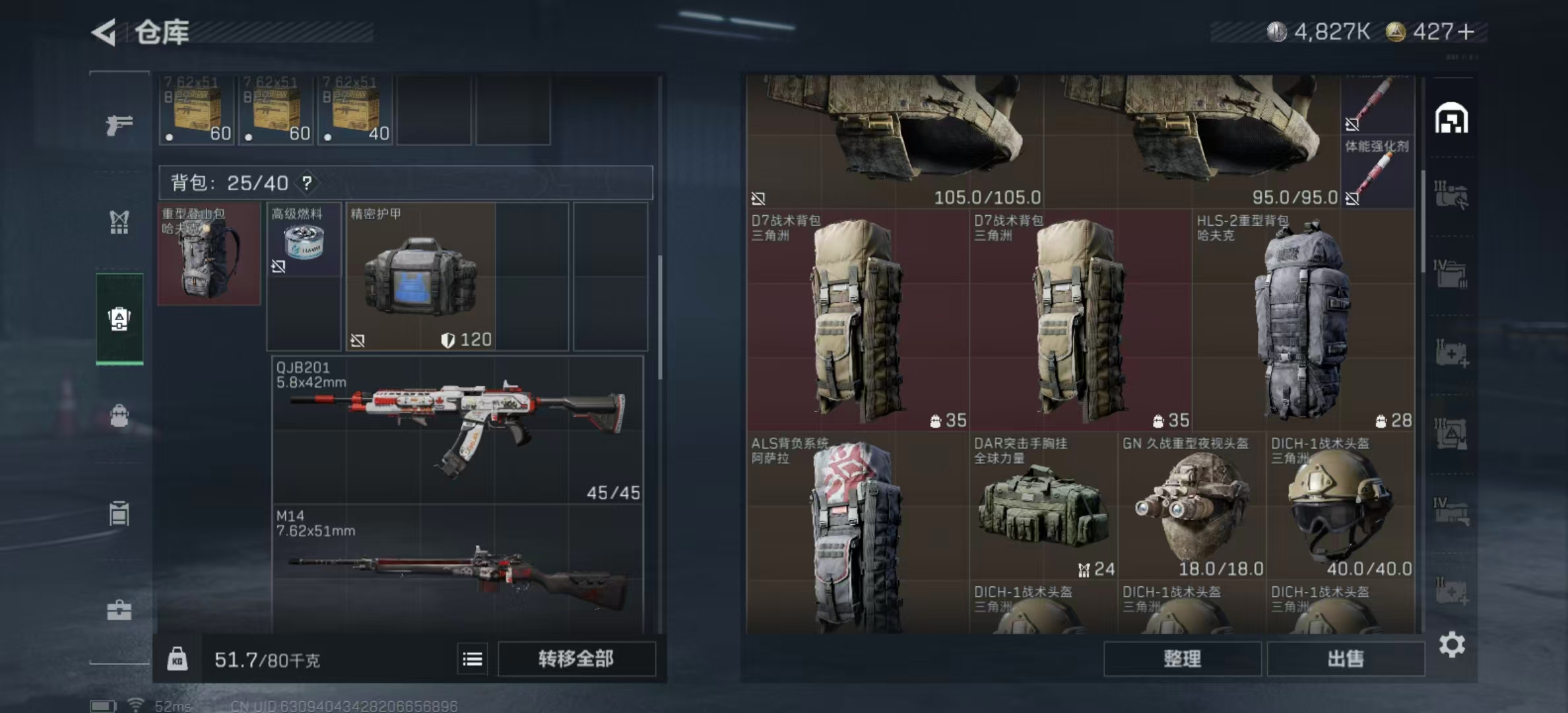This screenshot has height=713, width=1568.
Task: Select the DAR突击手胸挂 chest rig
Action: pyautogui.click(x=1043, y=506)
